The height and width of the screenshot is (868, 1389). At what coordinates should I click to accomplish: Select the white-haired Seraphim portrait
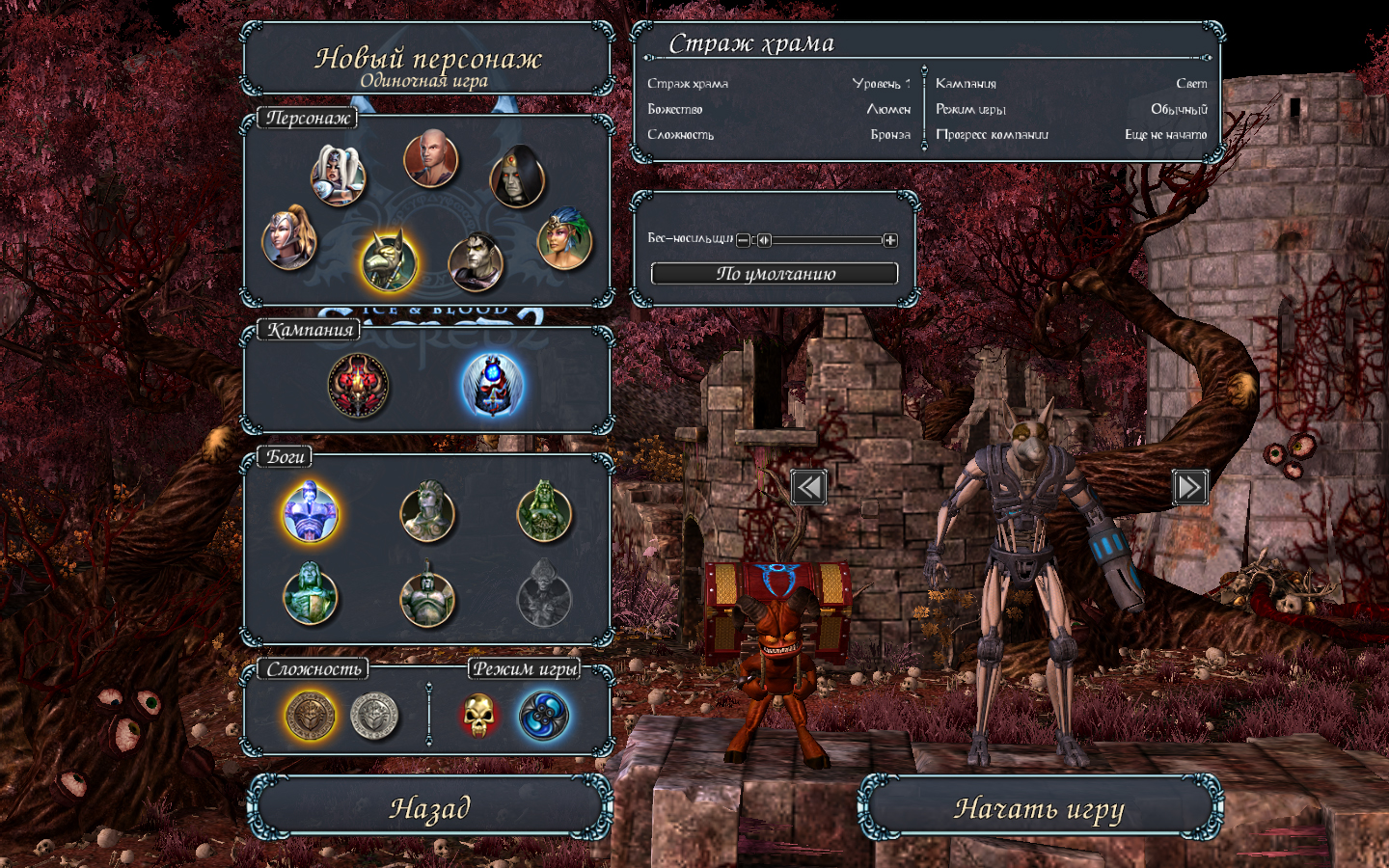point(338,176)
